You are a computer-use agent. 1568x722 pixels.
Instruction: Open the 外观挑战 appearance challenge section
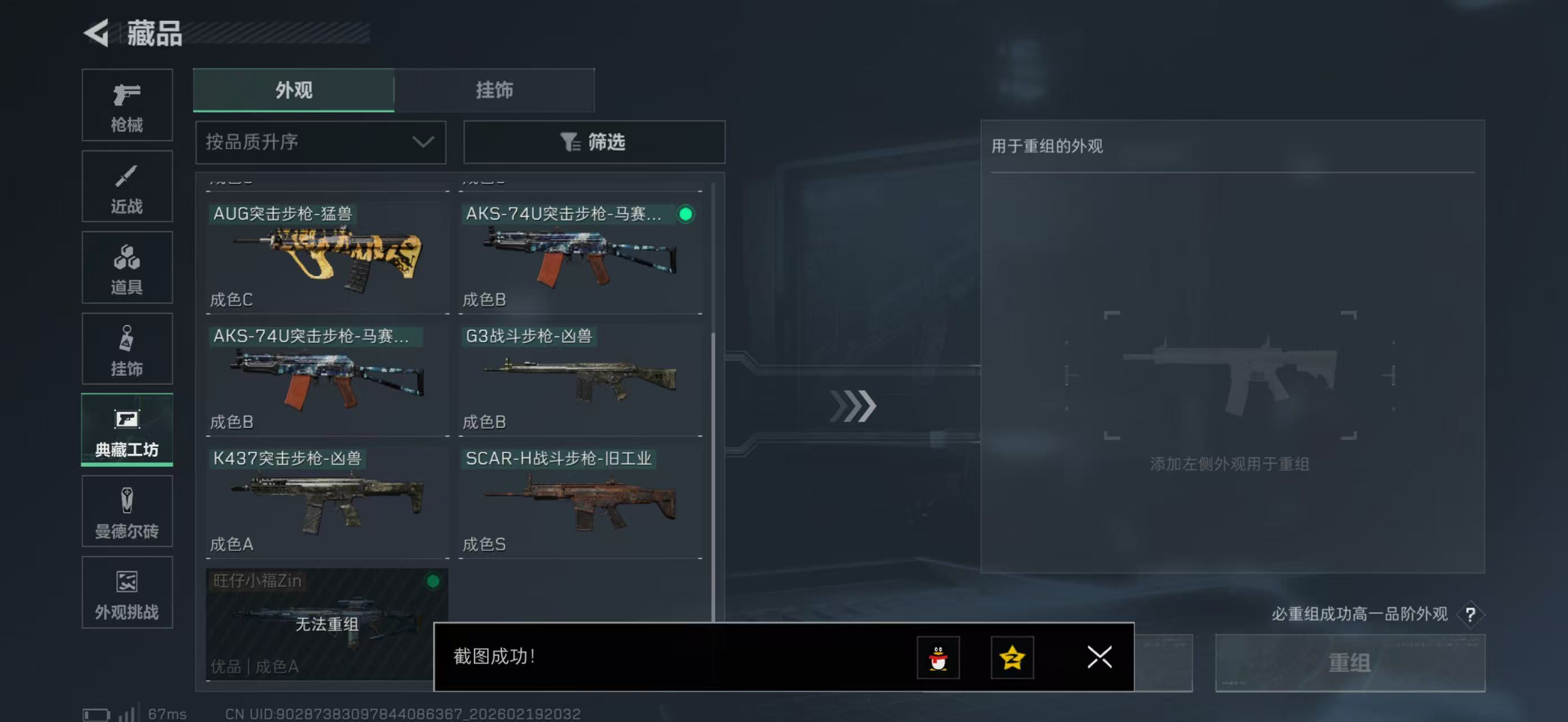click(x=127, y=592)
